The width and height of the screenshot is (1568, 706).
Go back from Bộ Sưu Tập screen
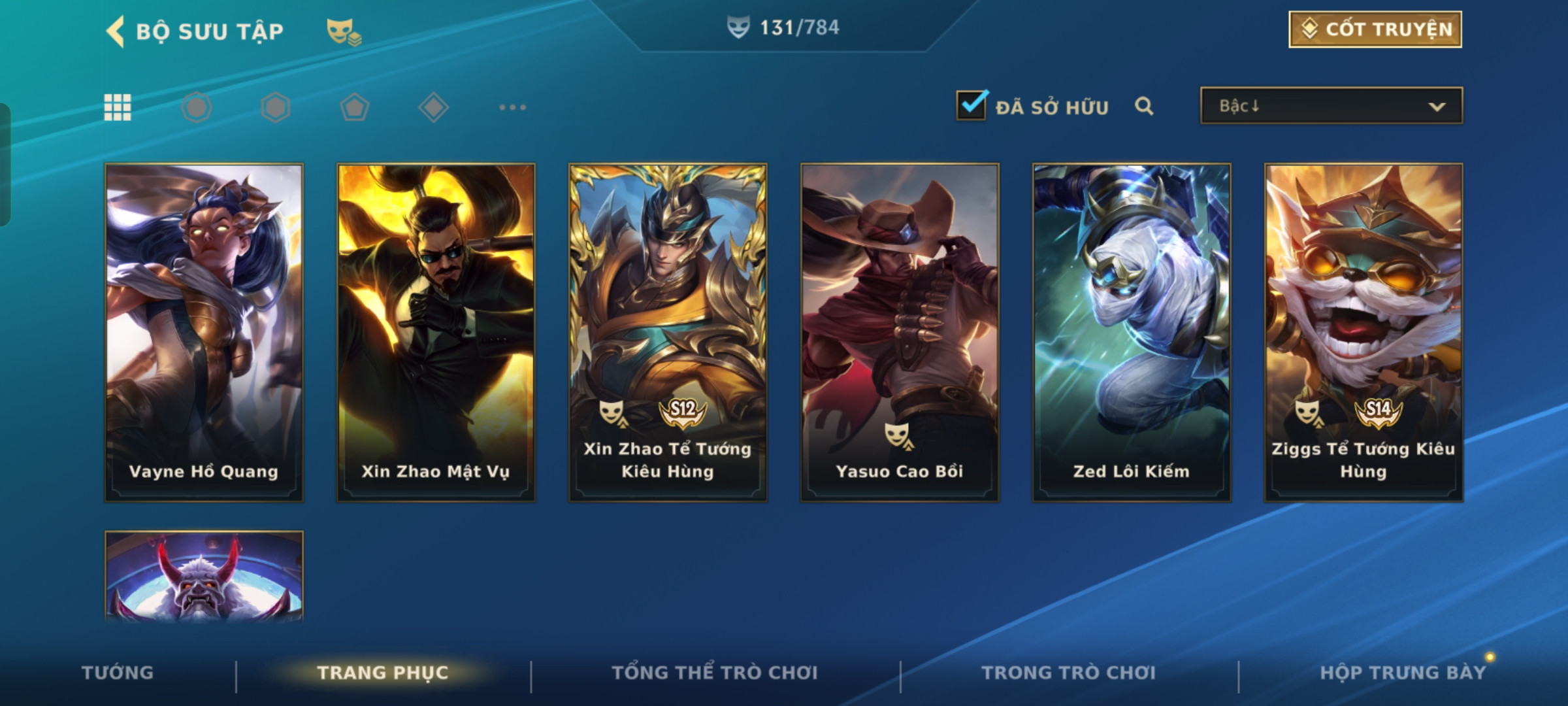pyautogui.click(x=116, y=31)
